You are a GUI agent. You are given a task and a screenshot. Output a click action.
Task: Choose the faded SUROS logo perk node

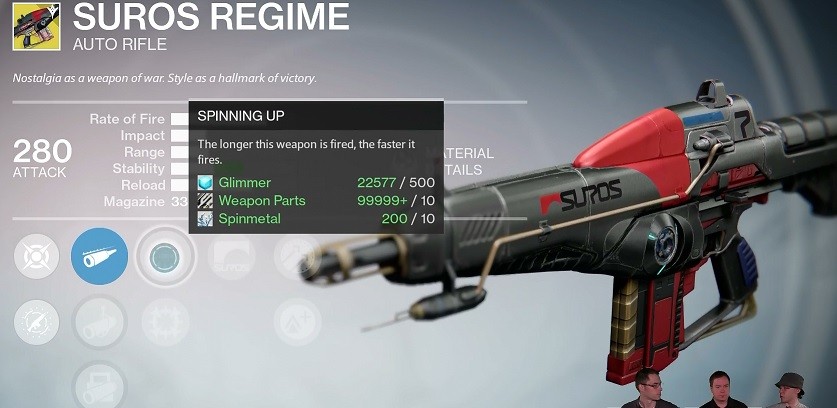click(x=230, y=257)
